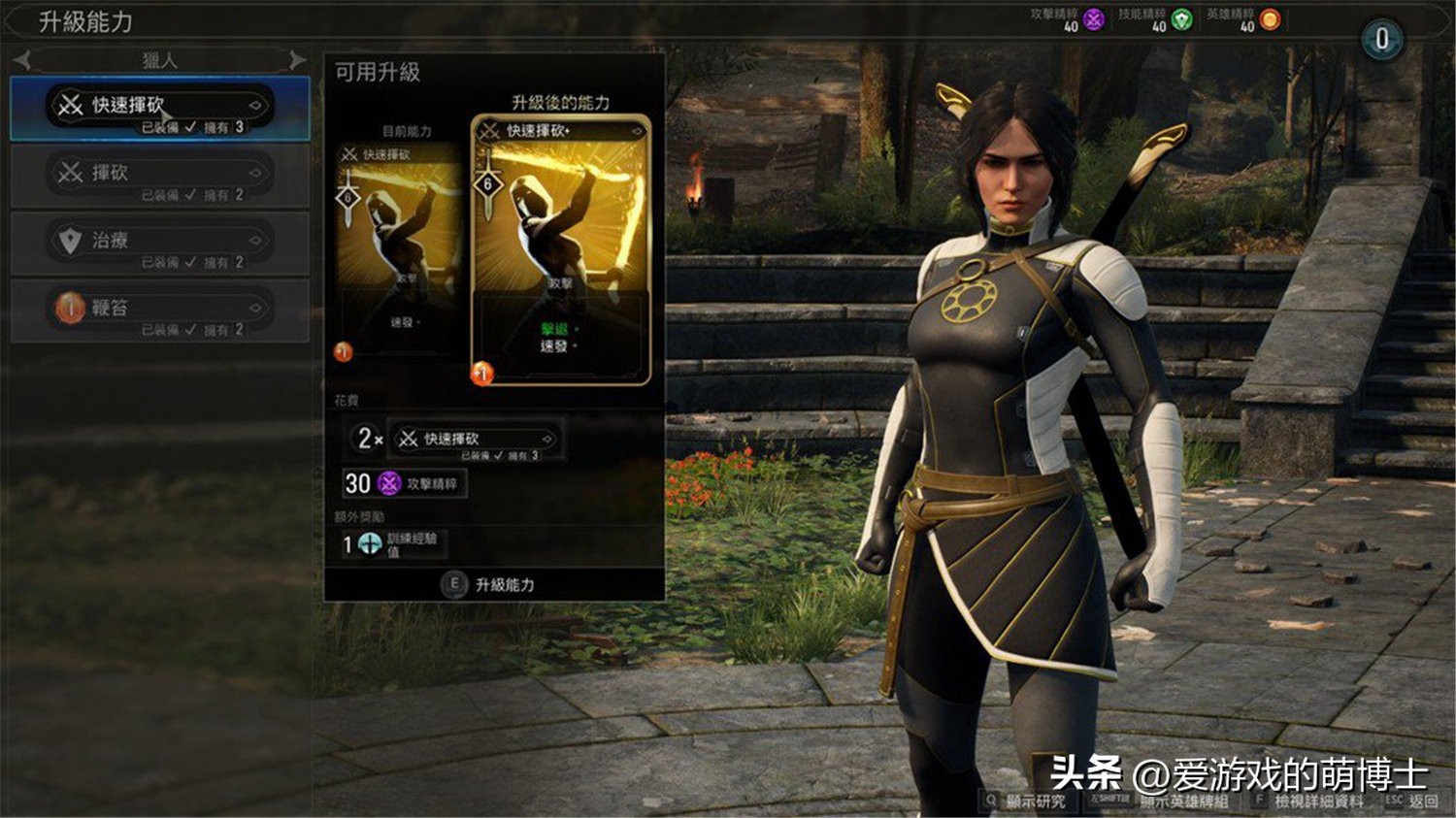This screenshot has width=1456, height=818.
Task: Inspect the upgraded 快速揮砍+ card
Action: (x=560, y=250)
